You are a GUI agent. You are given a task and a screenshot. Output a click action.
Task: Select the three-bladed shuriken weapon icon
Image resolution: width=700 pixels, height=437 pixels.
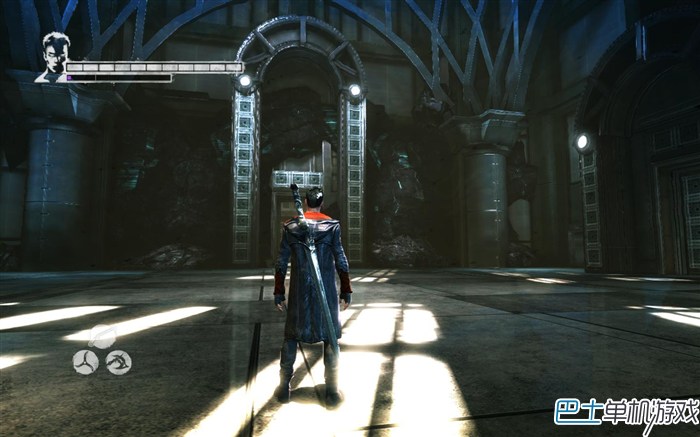point(85,362)
